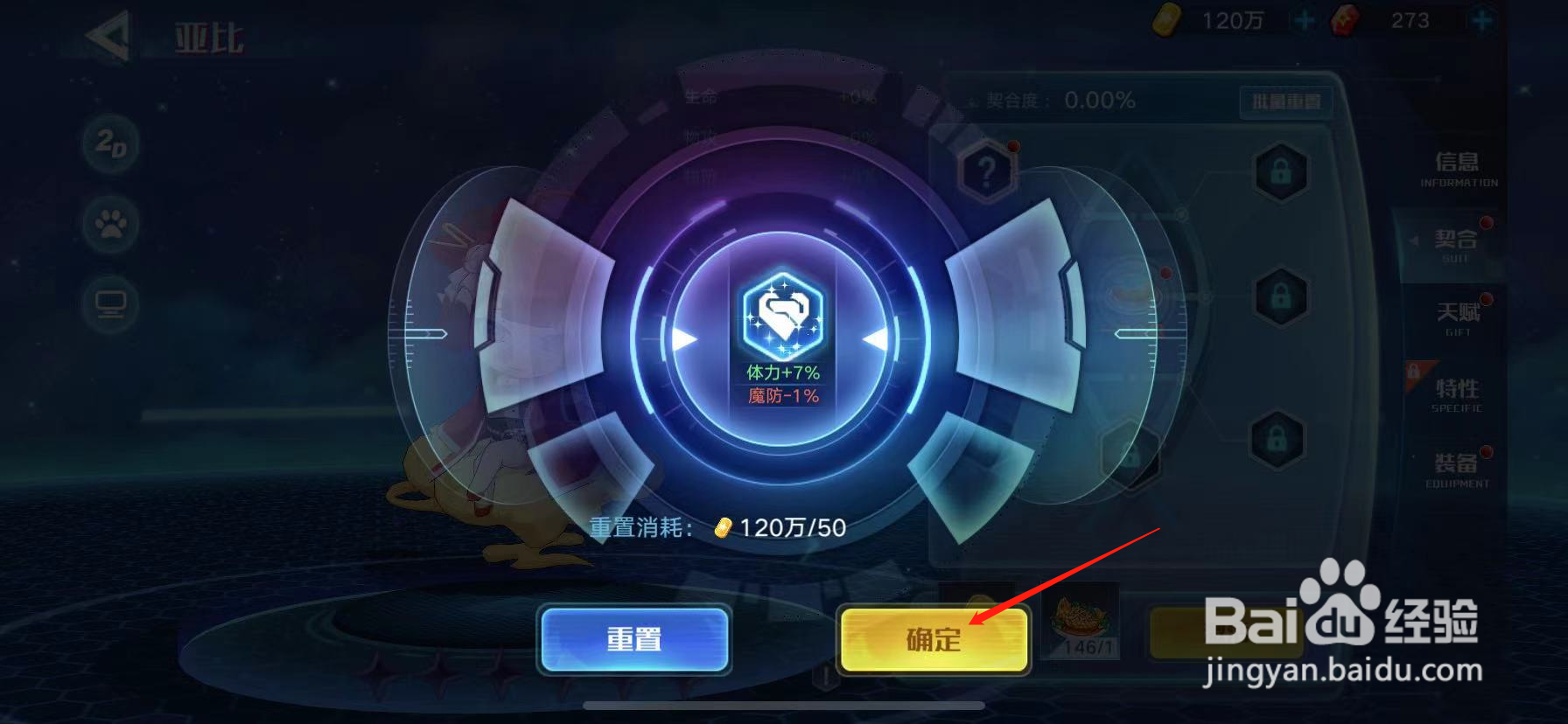The width and height of the screenshot is (1568, 724).
Task: Click the hexagonal question mark icon
Action: (986, 171)
